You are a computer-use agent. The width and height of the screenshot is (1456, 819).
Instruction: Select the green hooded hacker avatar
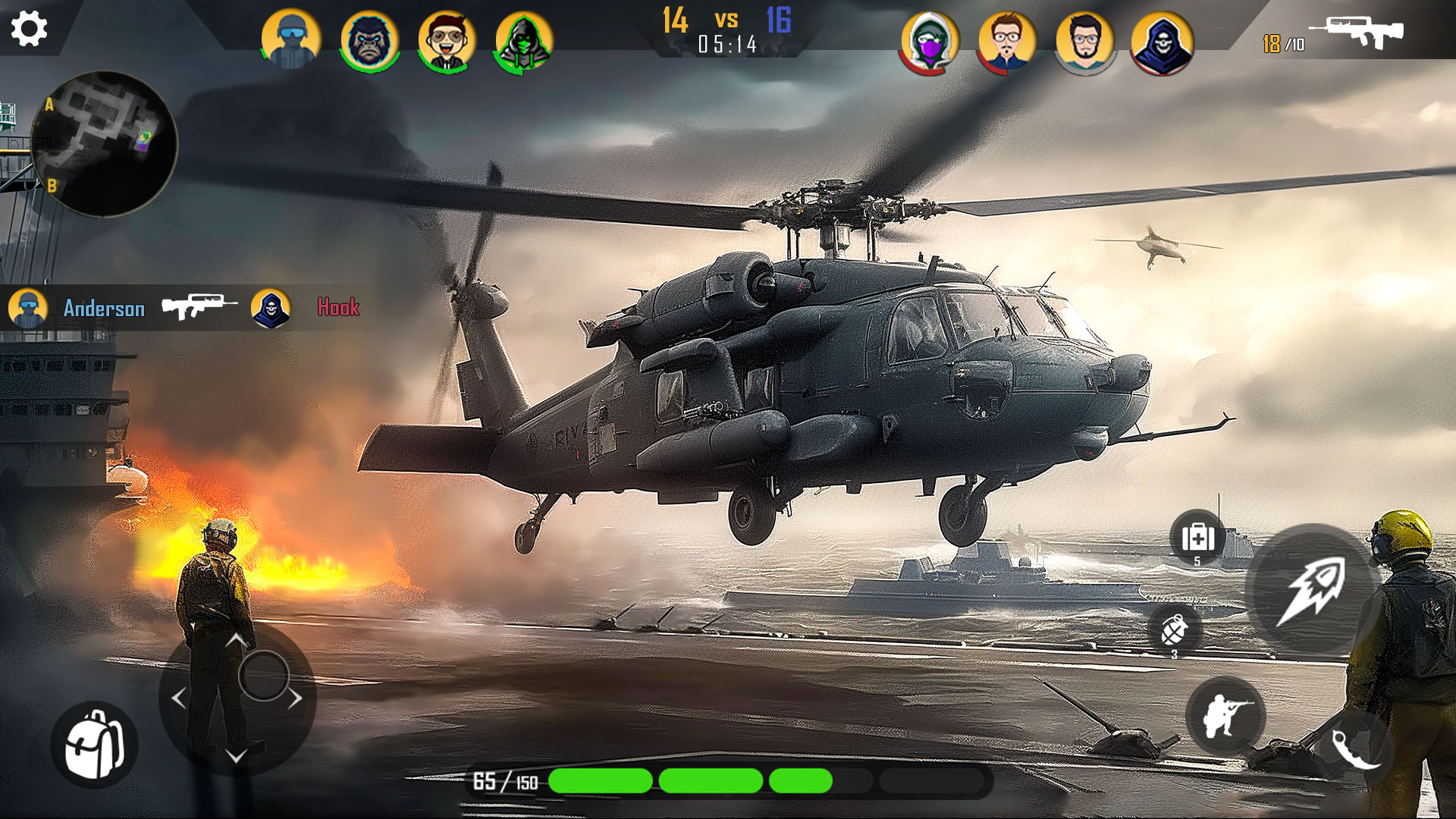tap(523, 41)
